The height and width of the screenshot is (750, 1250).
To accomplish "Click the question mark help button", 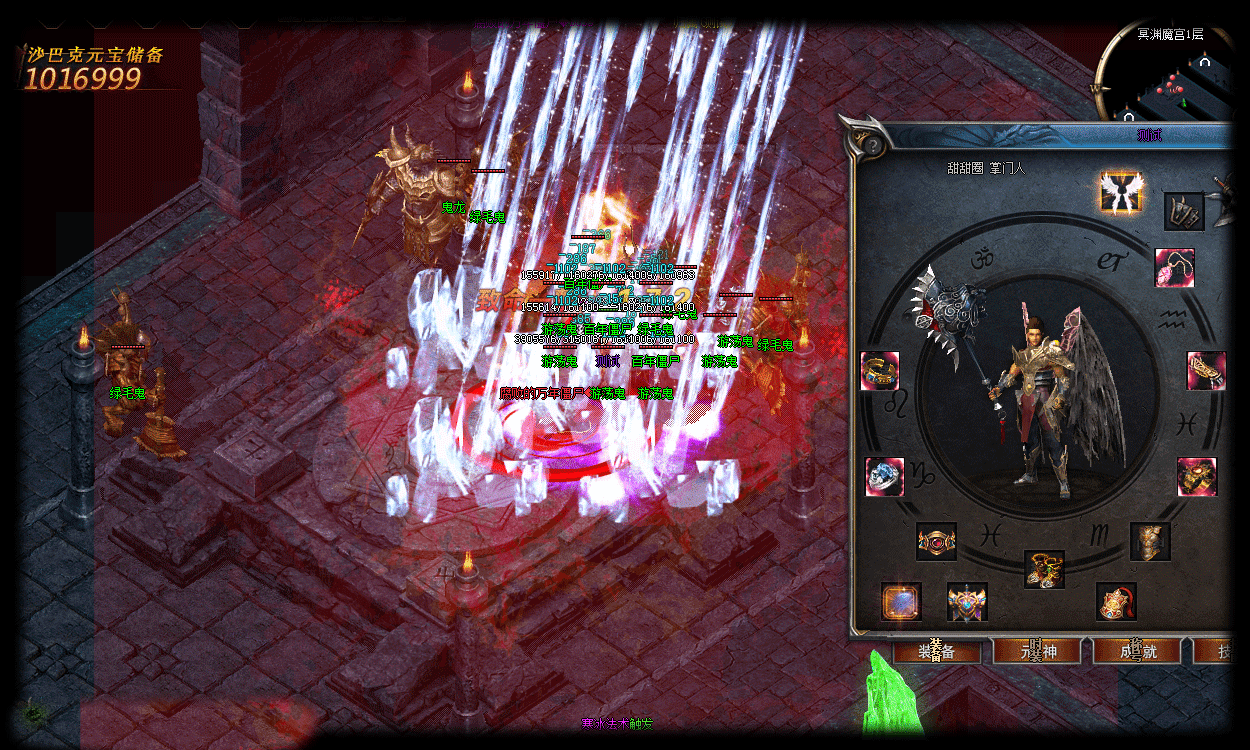I will click(x=871, y=144).
